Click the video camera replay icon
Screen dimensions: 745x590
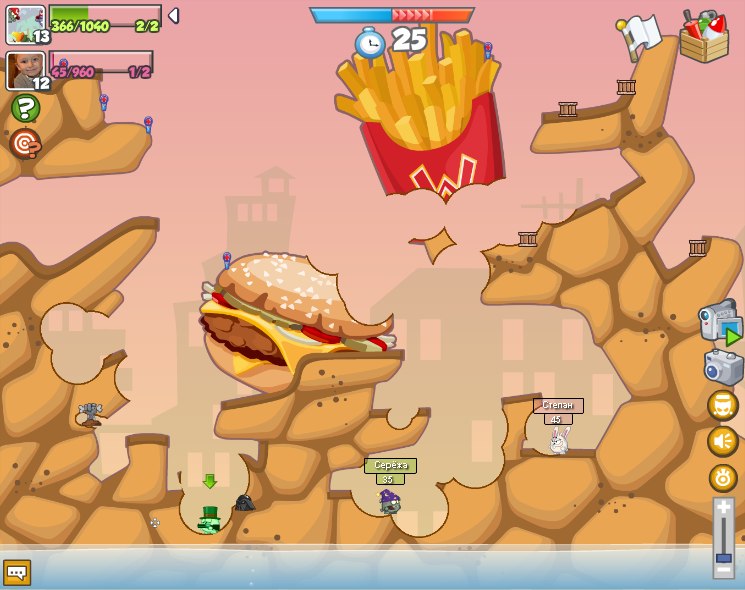click(721, 324)
